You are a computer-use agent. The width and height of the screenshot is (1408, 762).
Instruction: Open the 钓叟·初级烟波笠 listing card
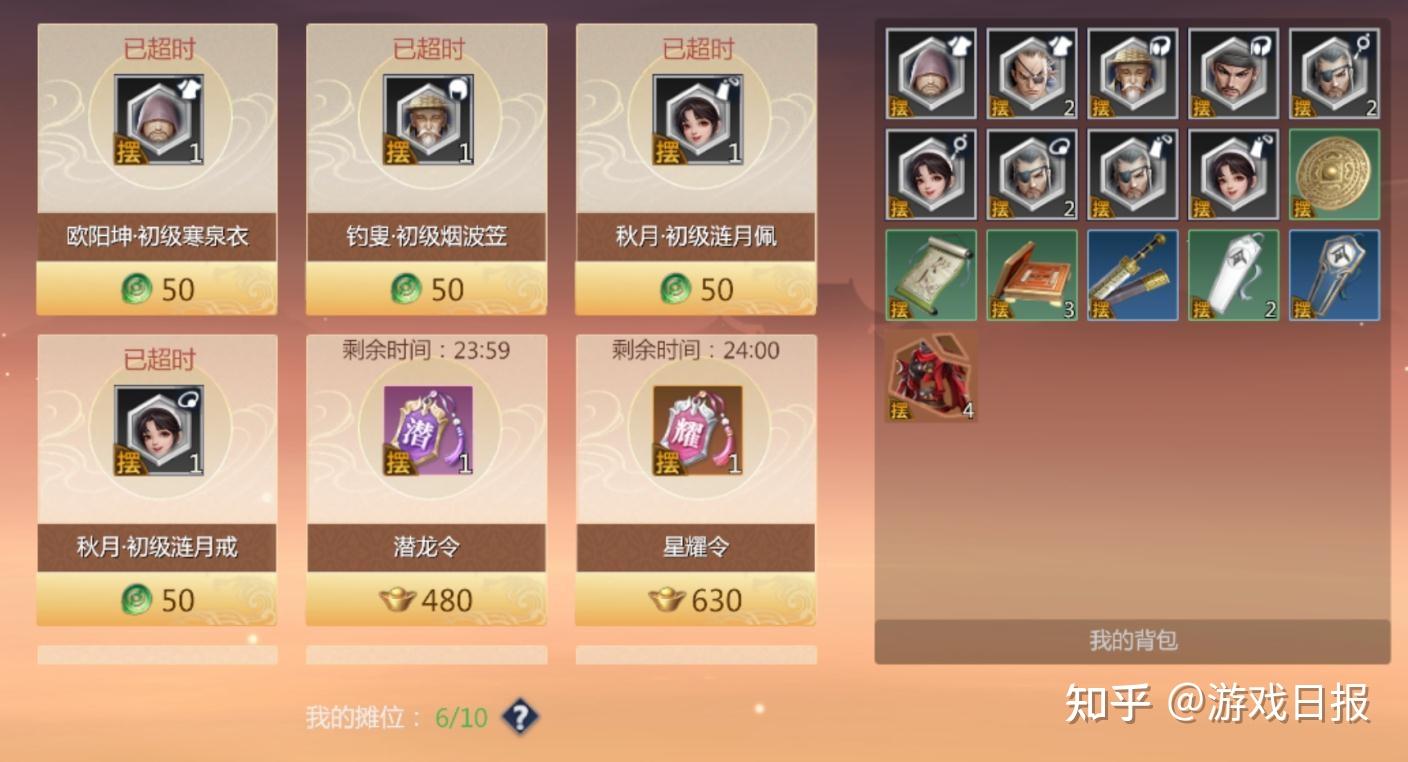click(427, 168)
